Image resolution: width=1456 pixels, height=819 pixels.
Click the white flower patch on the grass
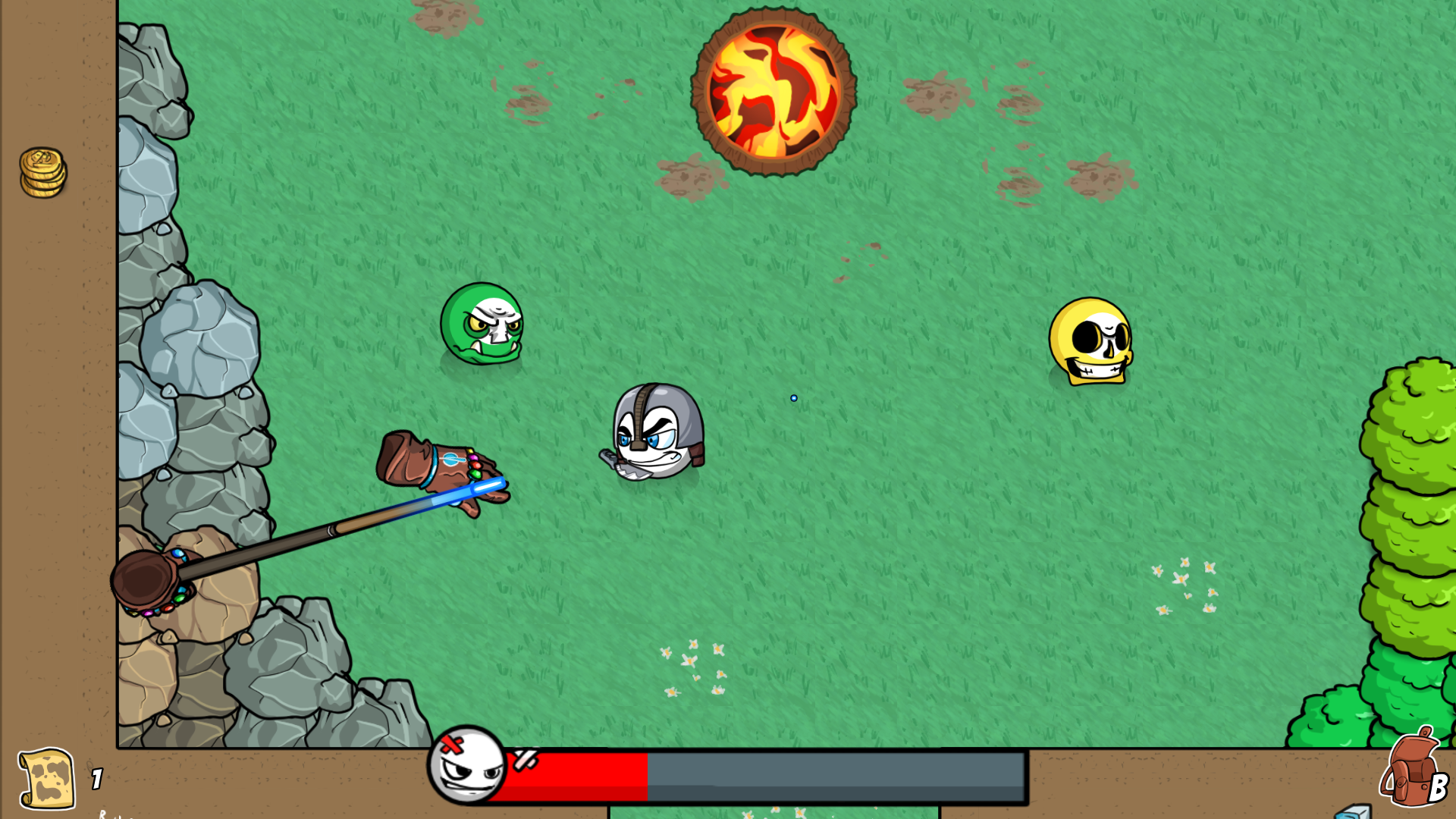click(x=694, y=667)
